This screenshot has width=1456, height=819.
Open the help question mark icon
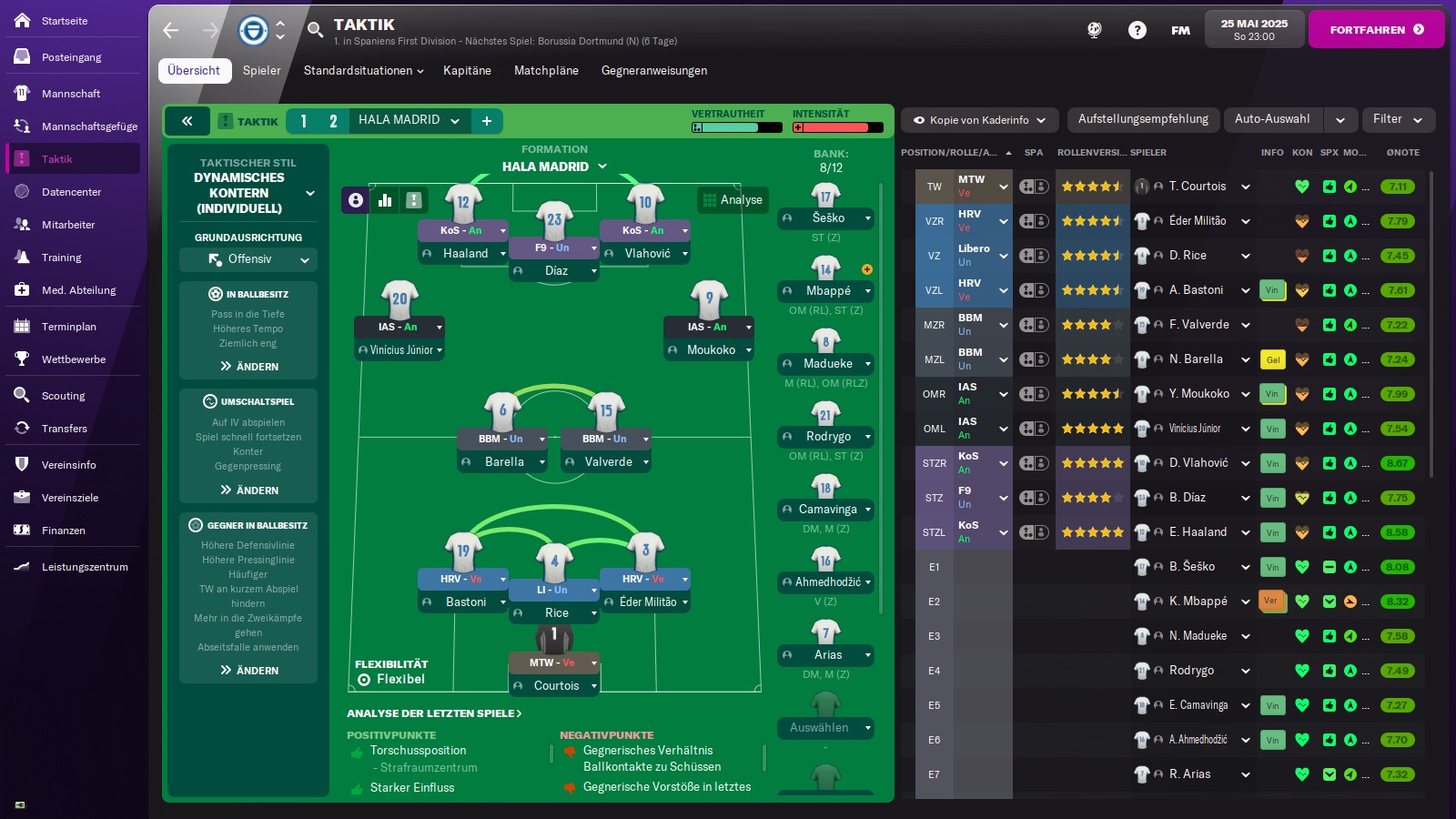[x=1137, y=30]
